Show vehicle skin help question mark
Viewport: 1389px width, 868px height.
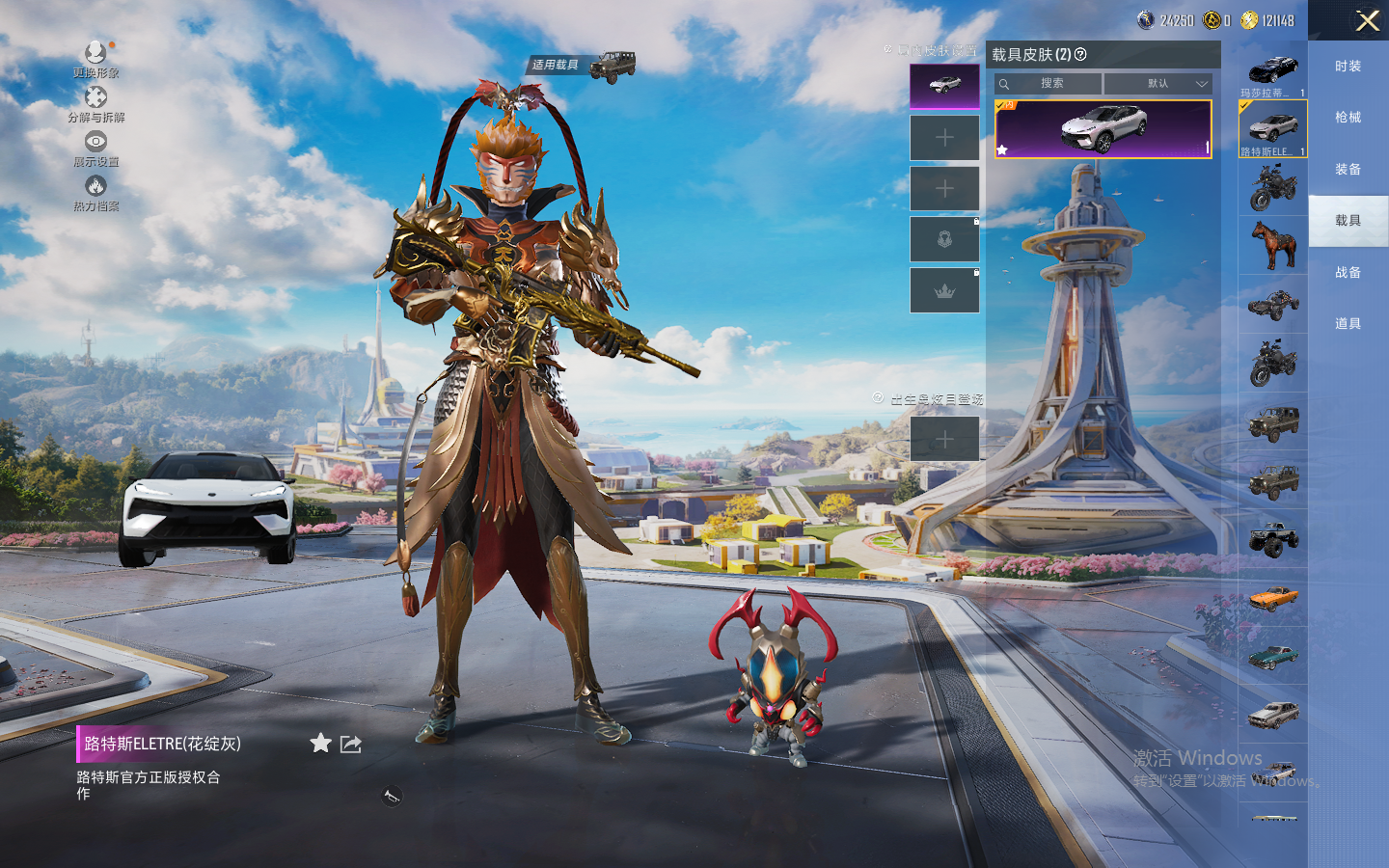1080,55
